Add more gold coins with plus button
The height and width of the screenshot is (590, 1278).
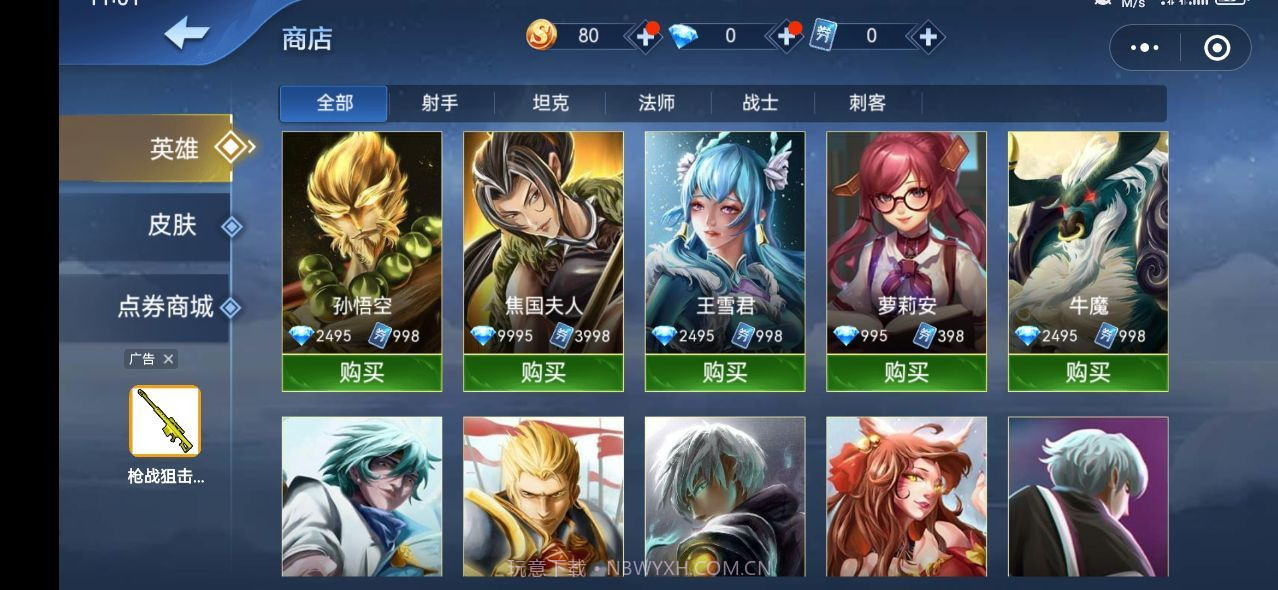[646, 37]
